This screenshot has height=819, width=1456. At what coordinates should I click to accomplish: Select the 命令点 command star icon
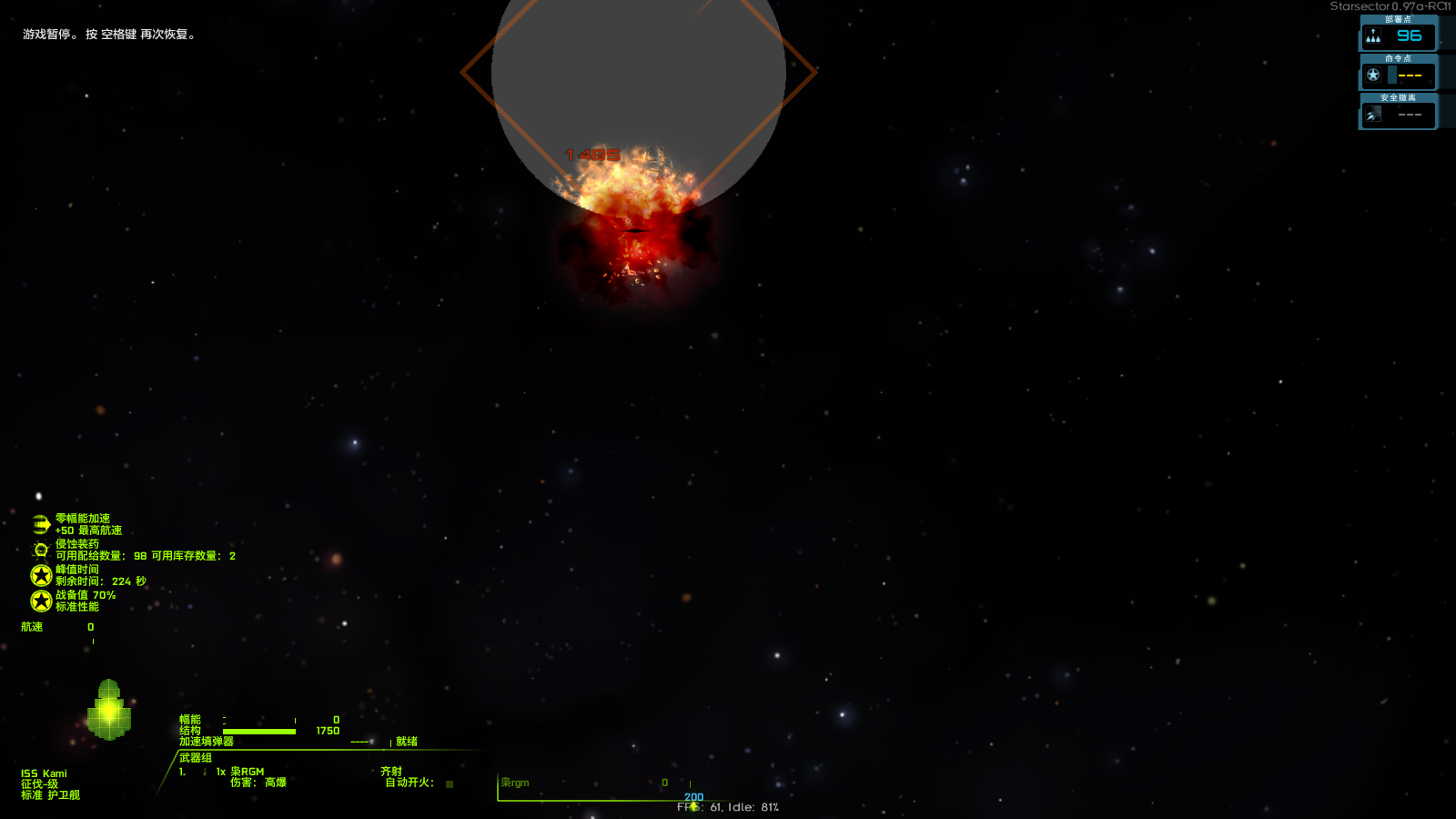pos(1371,75)
